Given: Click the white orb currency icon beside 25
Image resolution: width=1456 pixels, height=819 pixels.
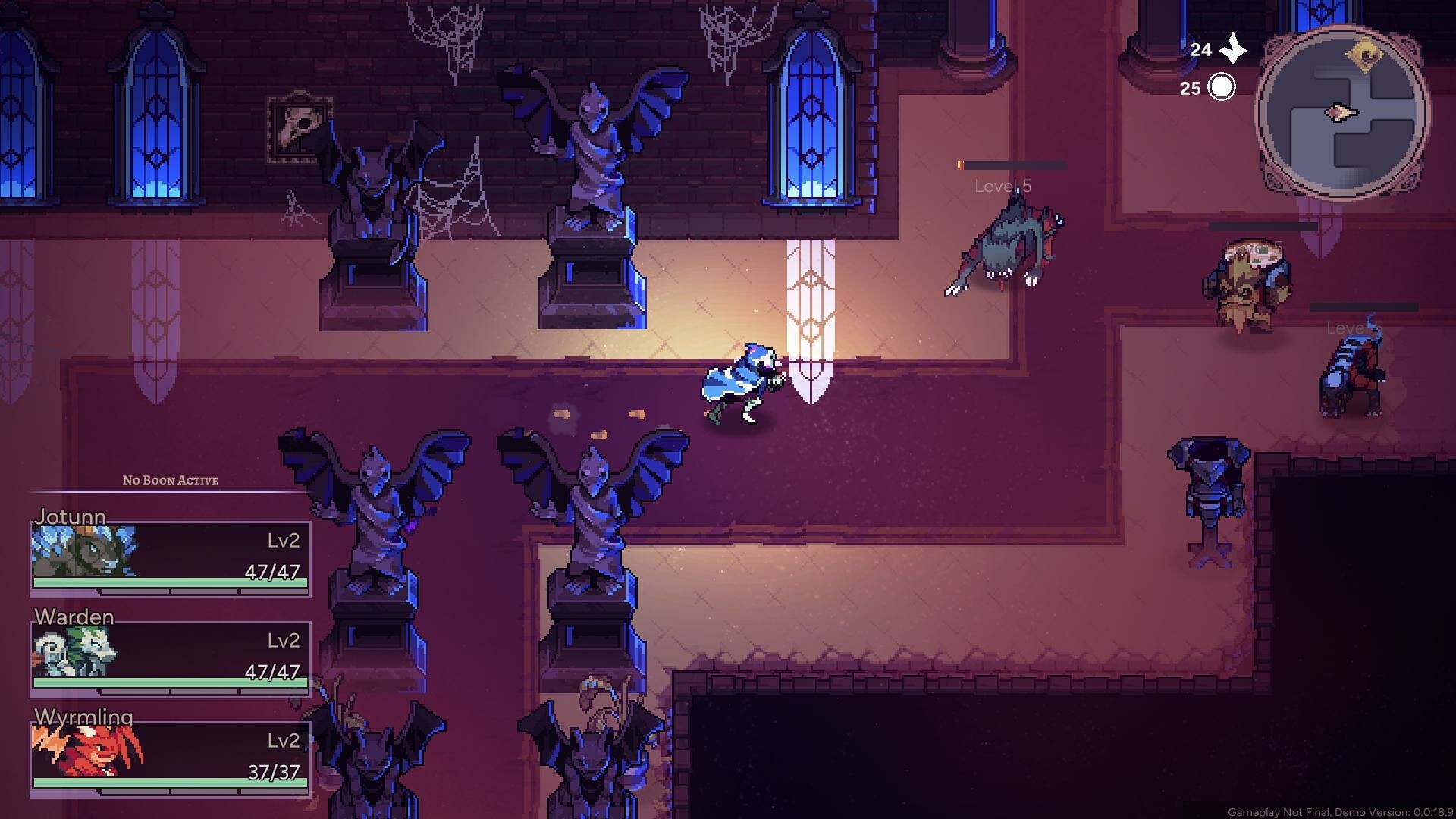Looking at the screenshot, I should pyautogui.click(x=1222, y=86).
